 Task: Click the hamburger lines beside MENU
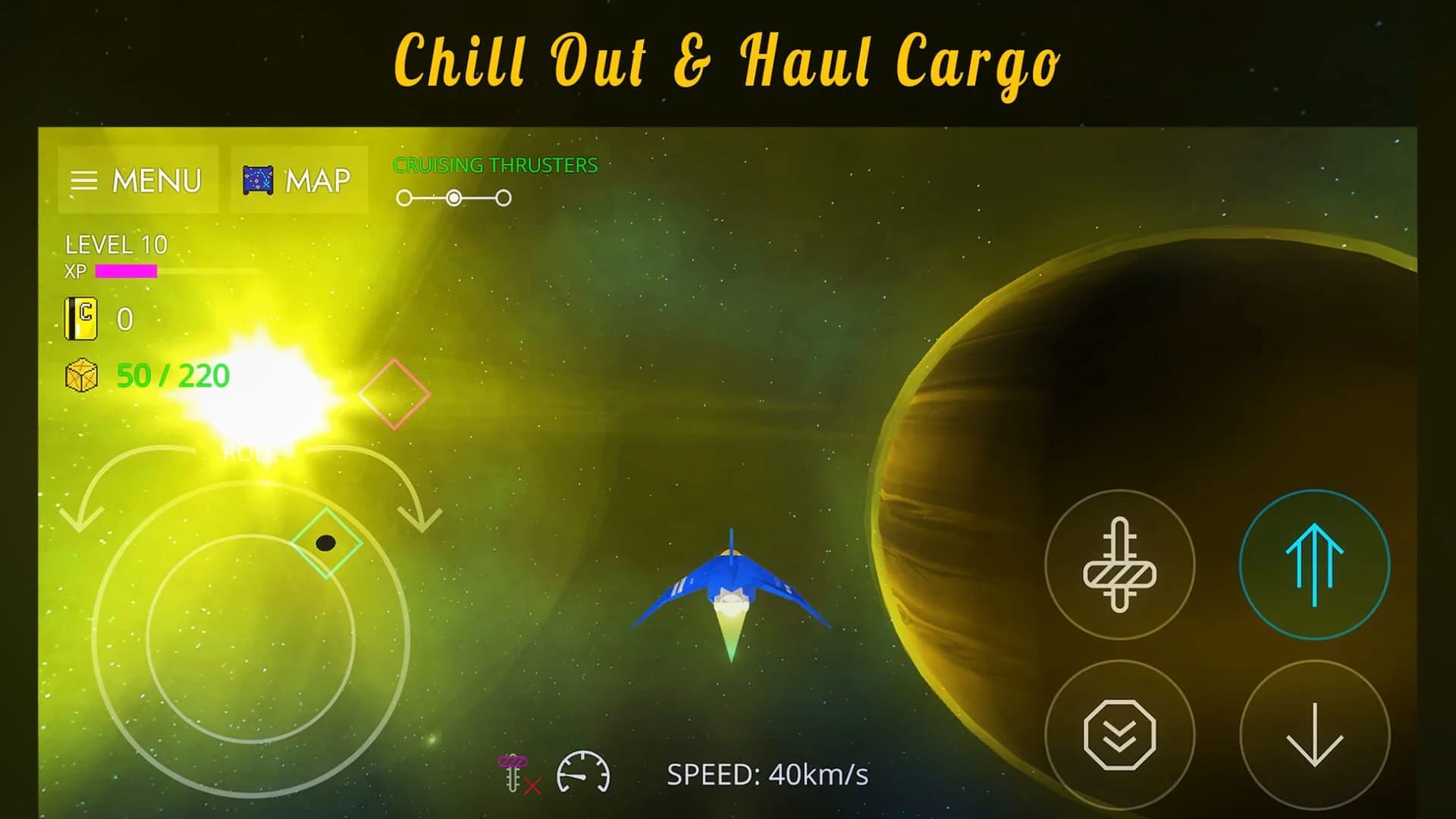(86, 180)
